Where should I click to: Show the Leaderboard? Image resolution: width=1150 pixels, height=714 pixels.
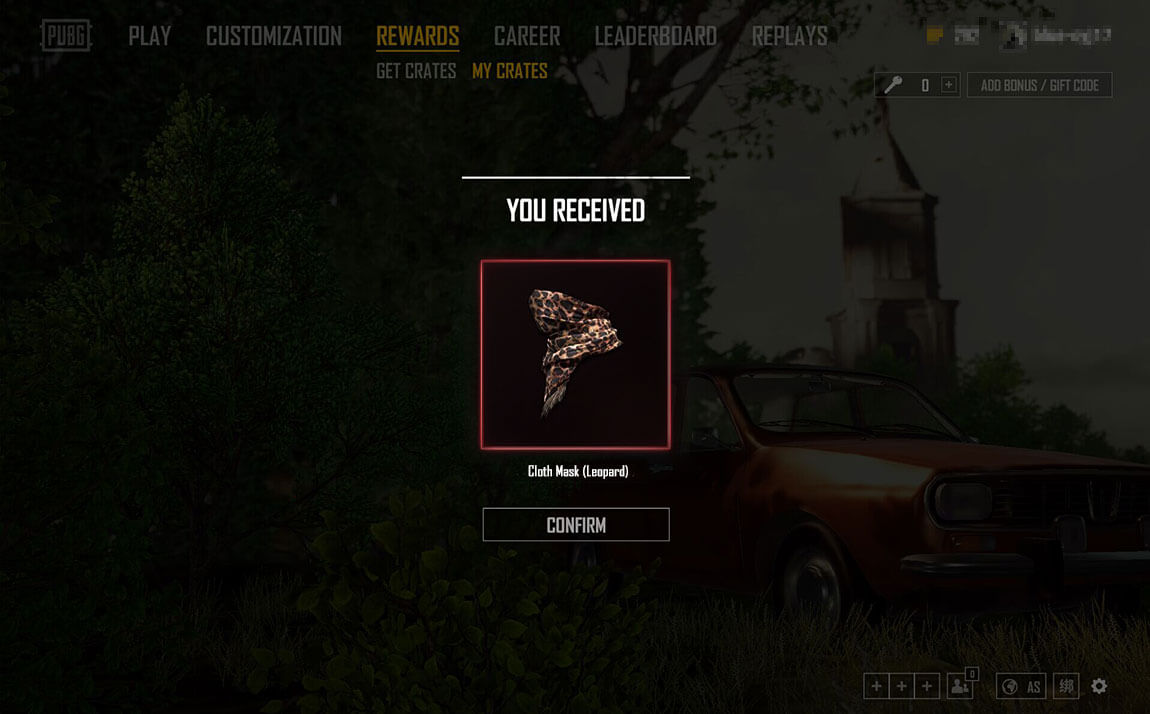click(656, 36)
